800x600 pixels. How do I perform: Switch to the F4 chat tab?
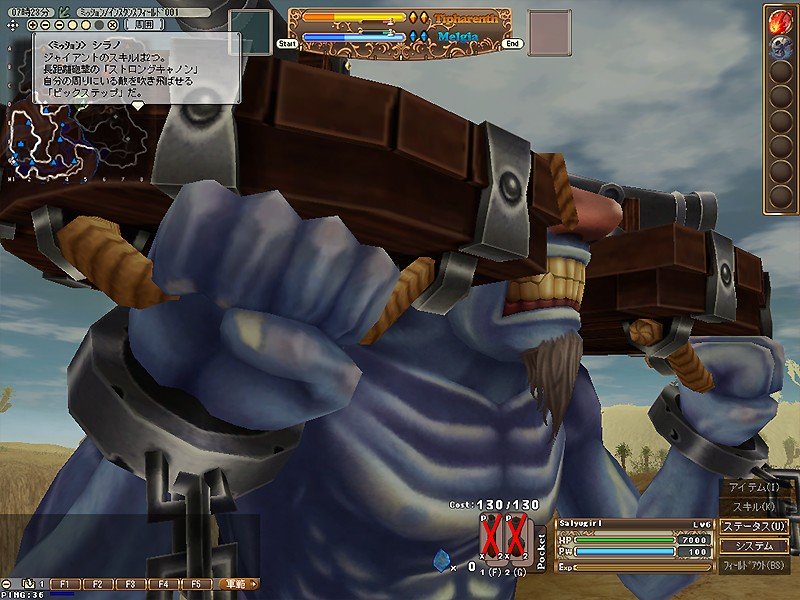164,583
